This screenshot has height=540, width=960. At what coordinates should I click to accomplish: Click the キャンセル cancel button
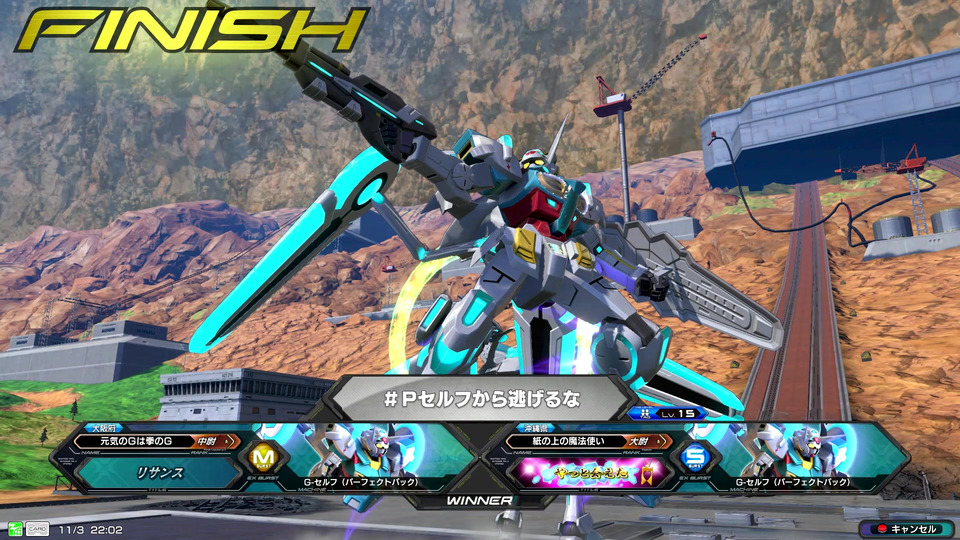tap(905, 528)
